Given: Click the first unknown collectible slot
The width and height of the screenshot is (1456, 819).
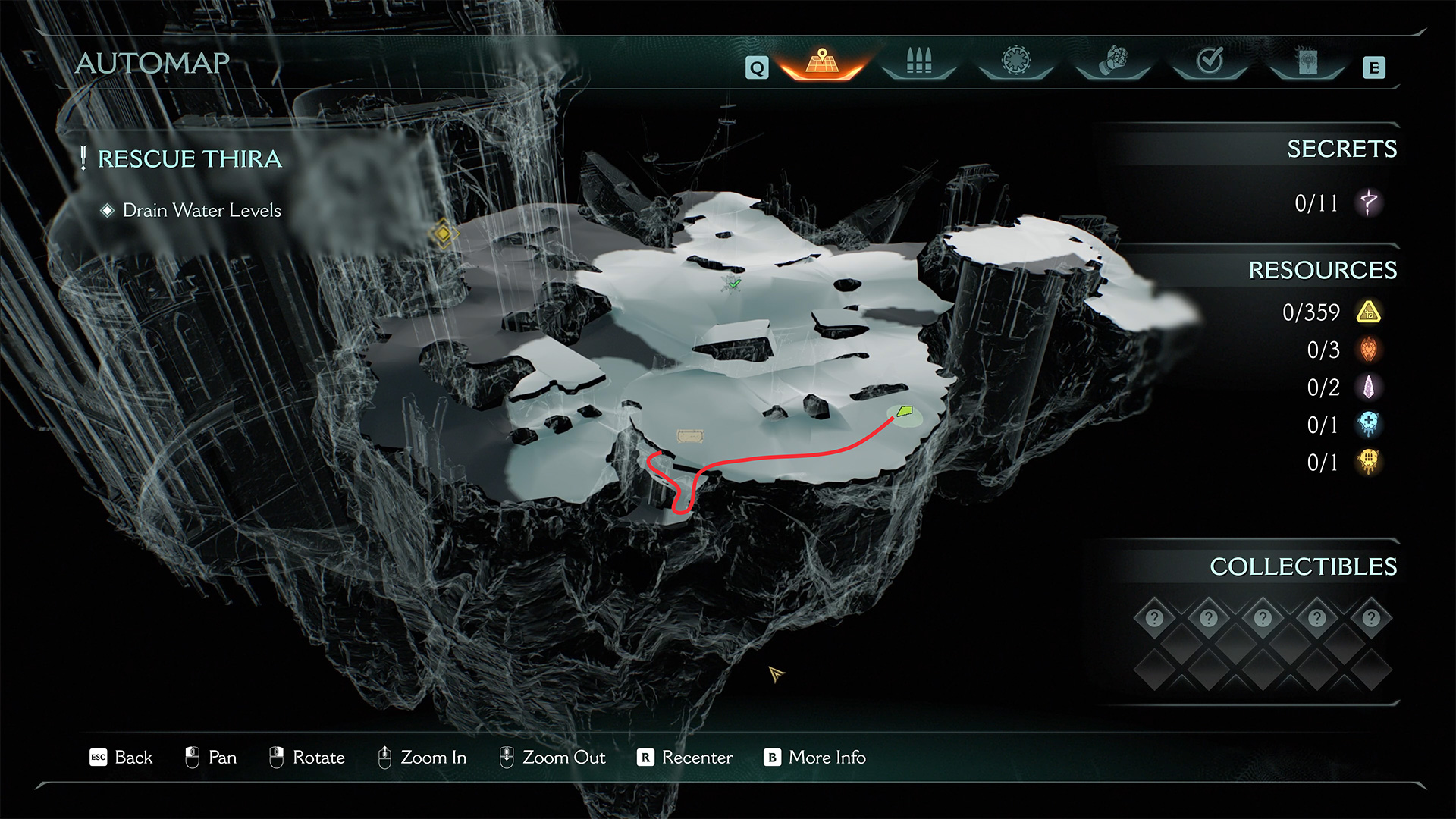Looking at the screenshot, I should click(1154, 618).
